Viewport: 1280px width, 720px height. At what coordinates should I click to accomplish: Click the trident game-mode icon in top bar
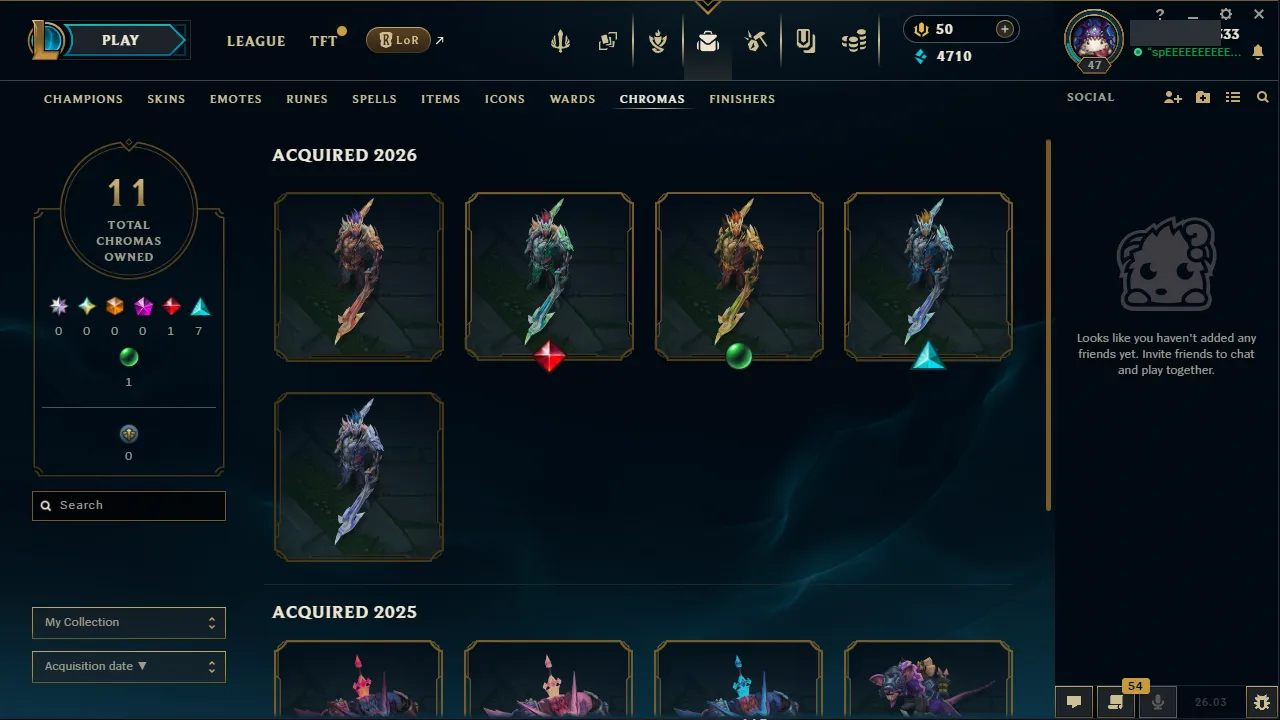click(x=560, y=40)
